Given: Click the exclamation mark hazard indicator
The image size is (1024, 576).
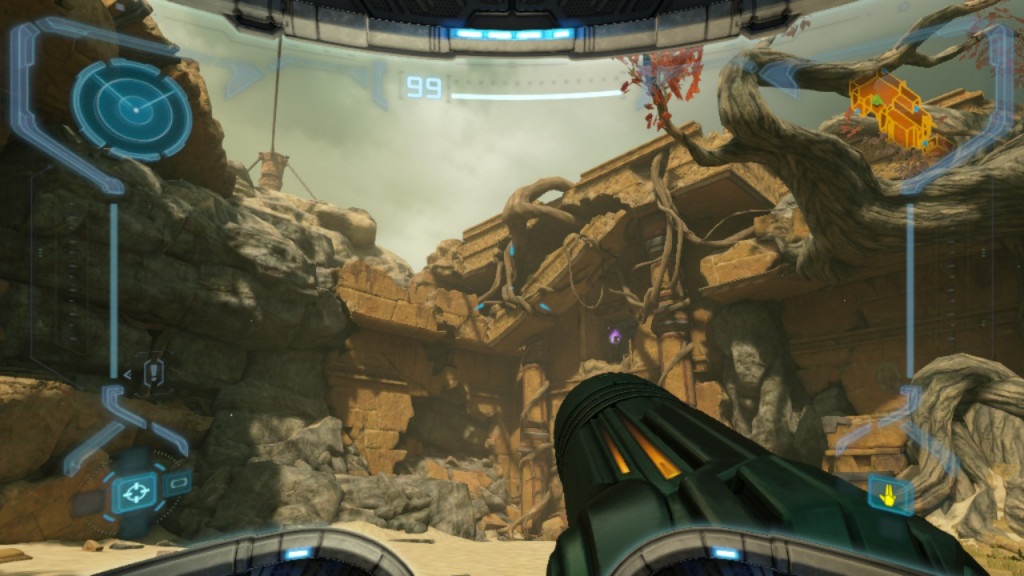Looking at the screenshot, I should [x=153, y=372].
